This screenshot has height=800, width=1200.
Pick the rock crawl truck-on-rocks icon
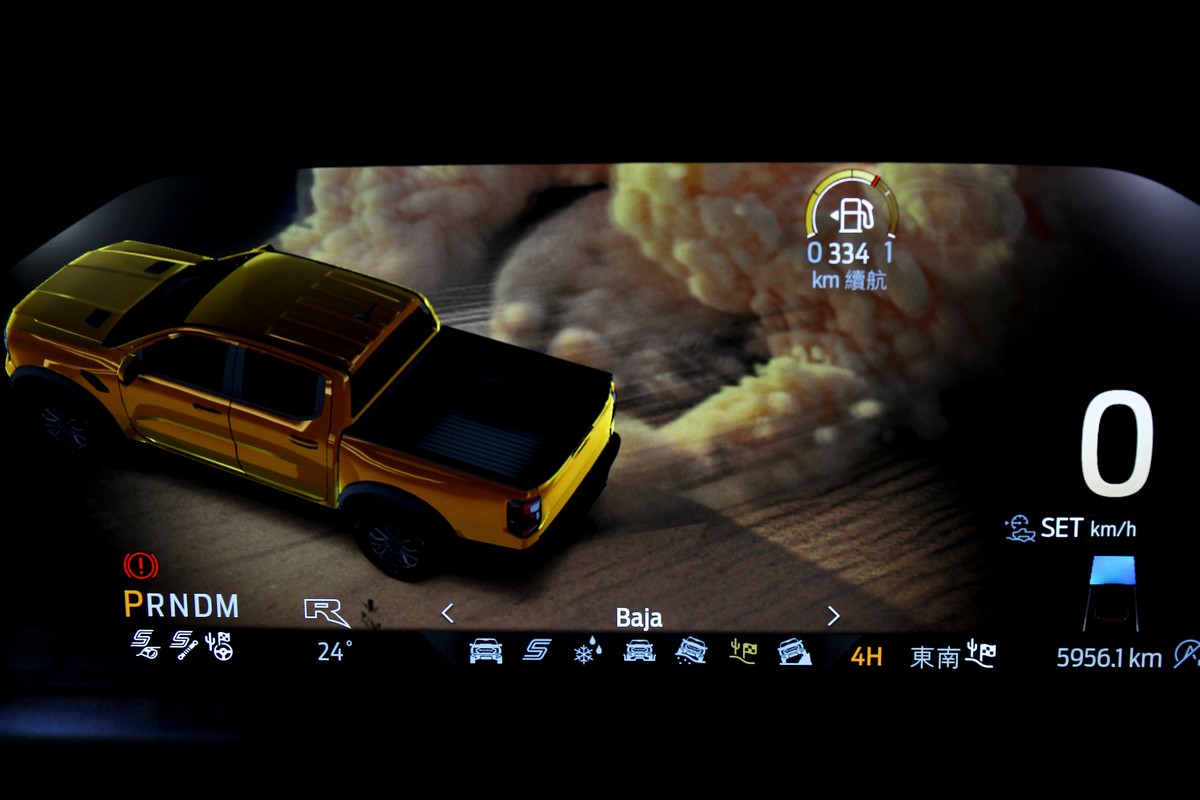tap(794, 652)
